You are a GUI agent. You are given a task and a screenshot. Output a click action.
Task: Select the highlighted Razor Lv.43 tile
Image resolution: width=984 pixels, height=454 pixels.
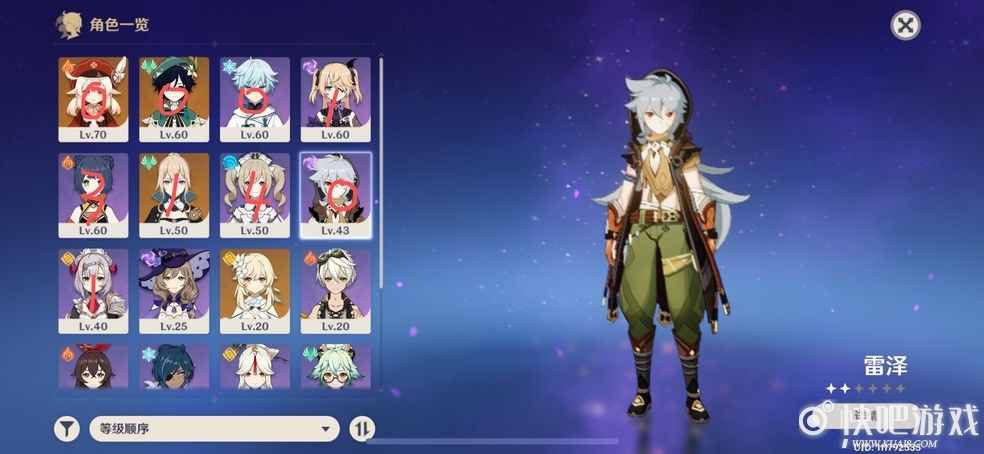click(x=335, y=194)
